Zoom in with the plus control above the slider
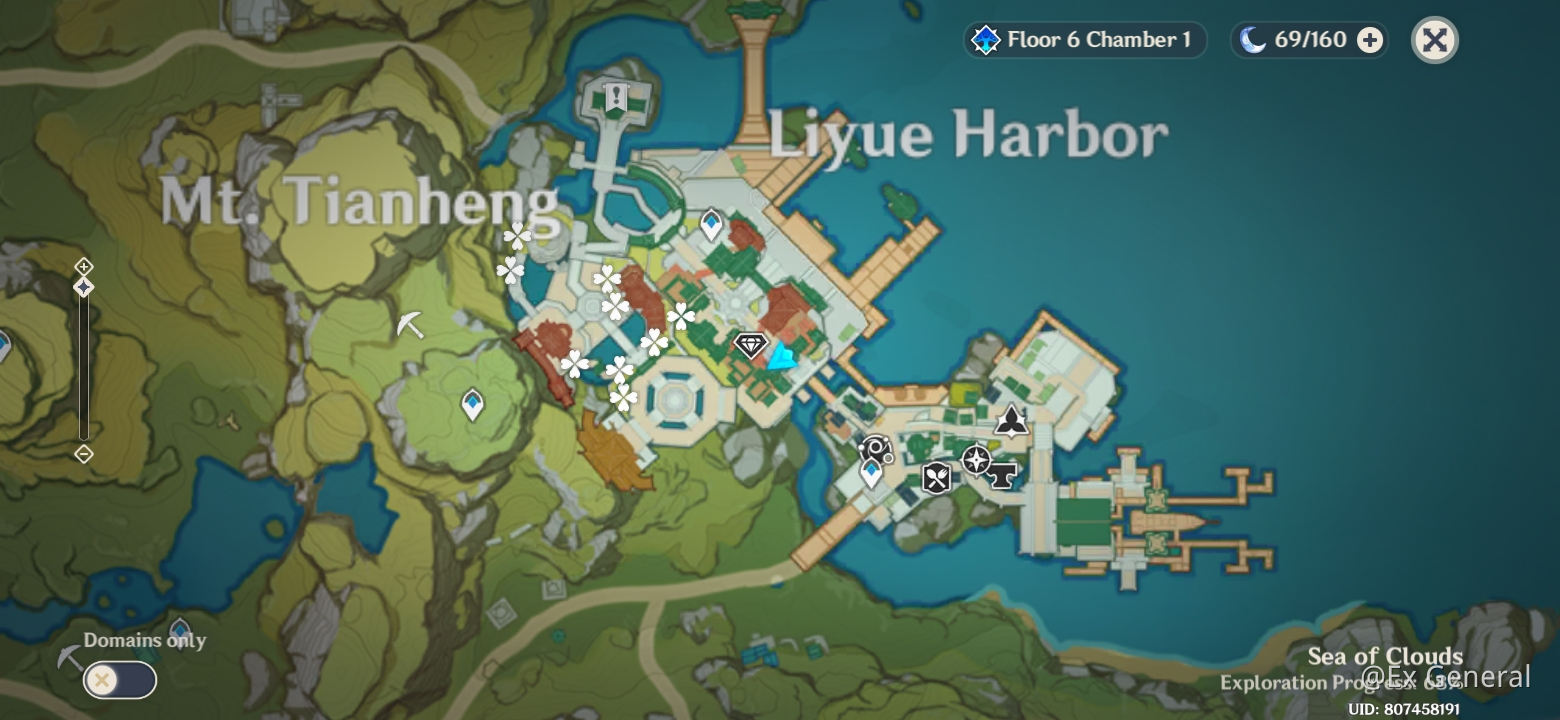Image resolution: width=1560 pixels, height=720 pixels. (83, 267)
